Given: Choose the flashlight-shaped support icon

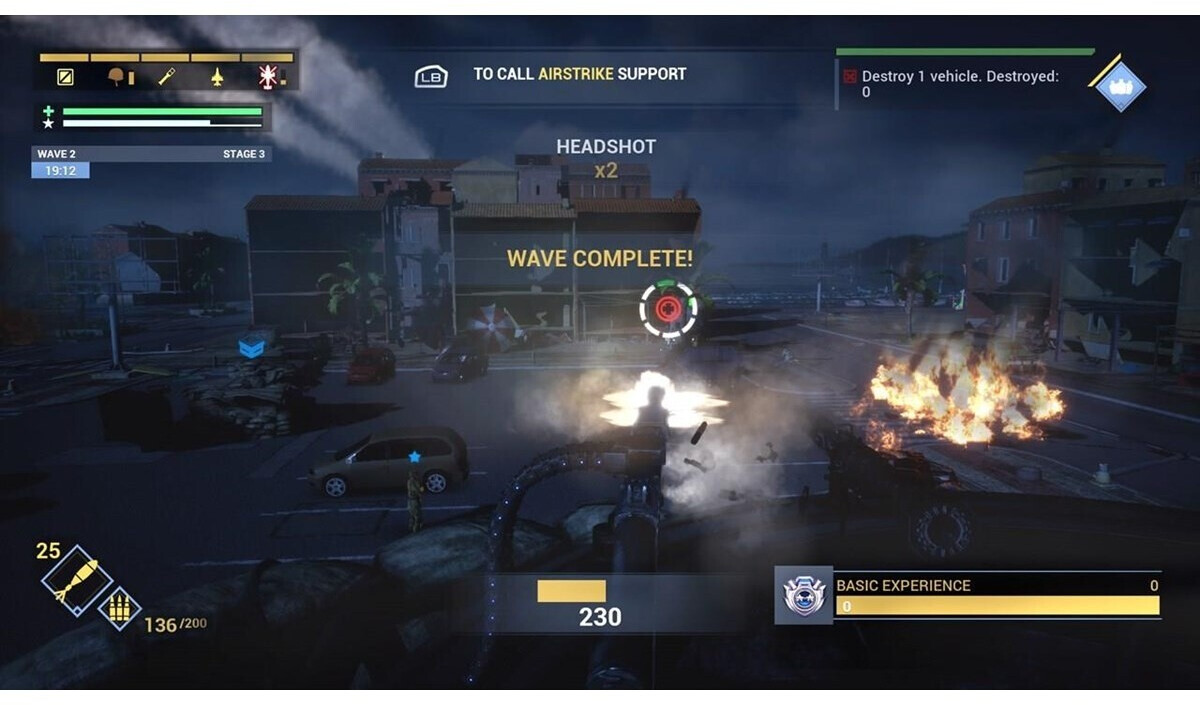Looking at the screenshot, I should (167, 76).
